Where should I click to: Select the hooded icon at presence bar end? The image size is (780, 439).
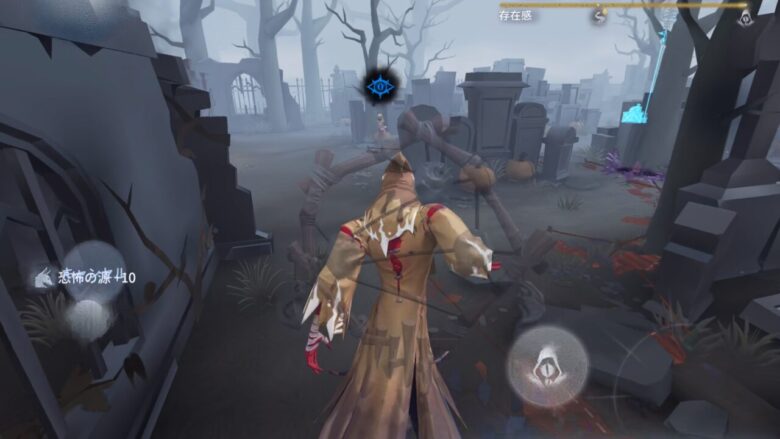click(744, 16)
